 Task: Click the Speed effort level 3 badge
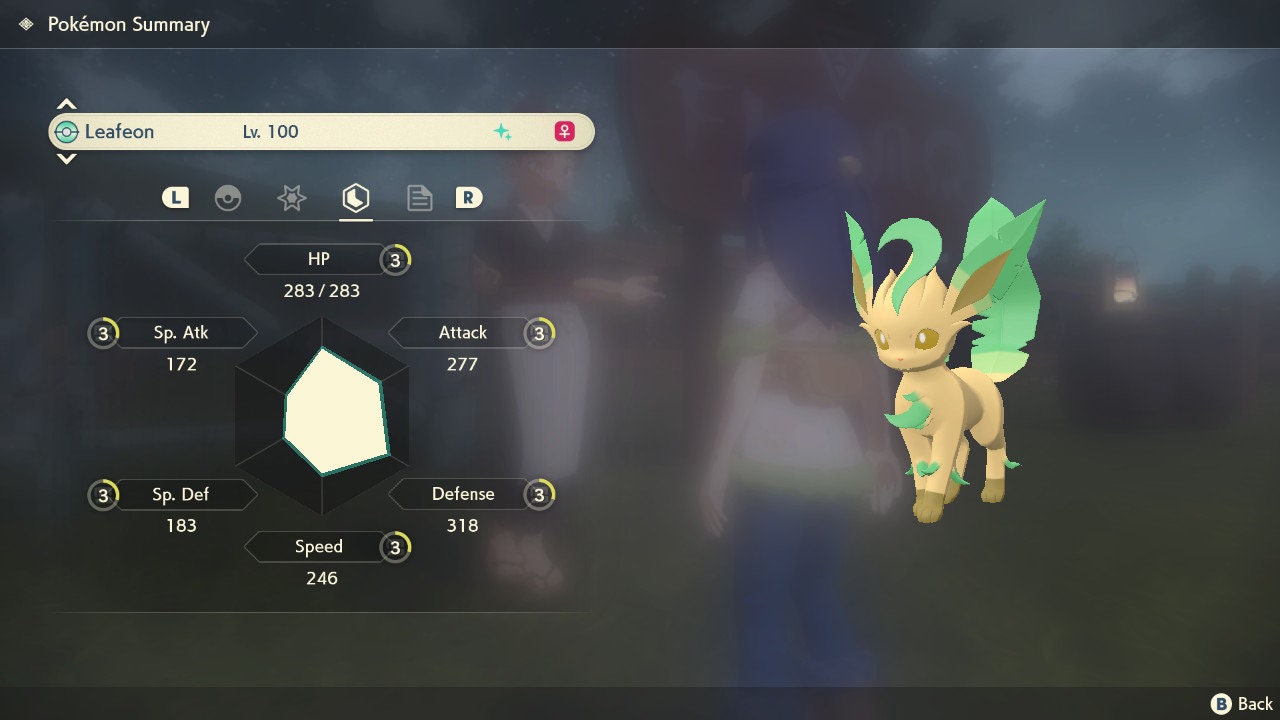click(x=395, y=547)
